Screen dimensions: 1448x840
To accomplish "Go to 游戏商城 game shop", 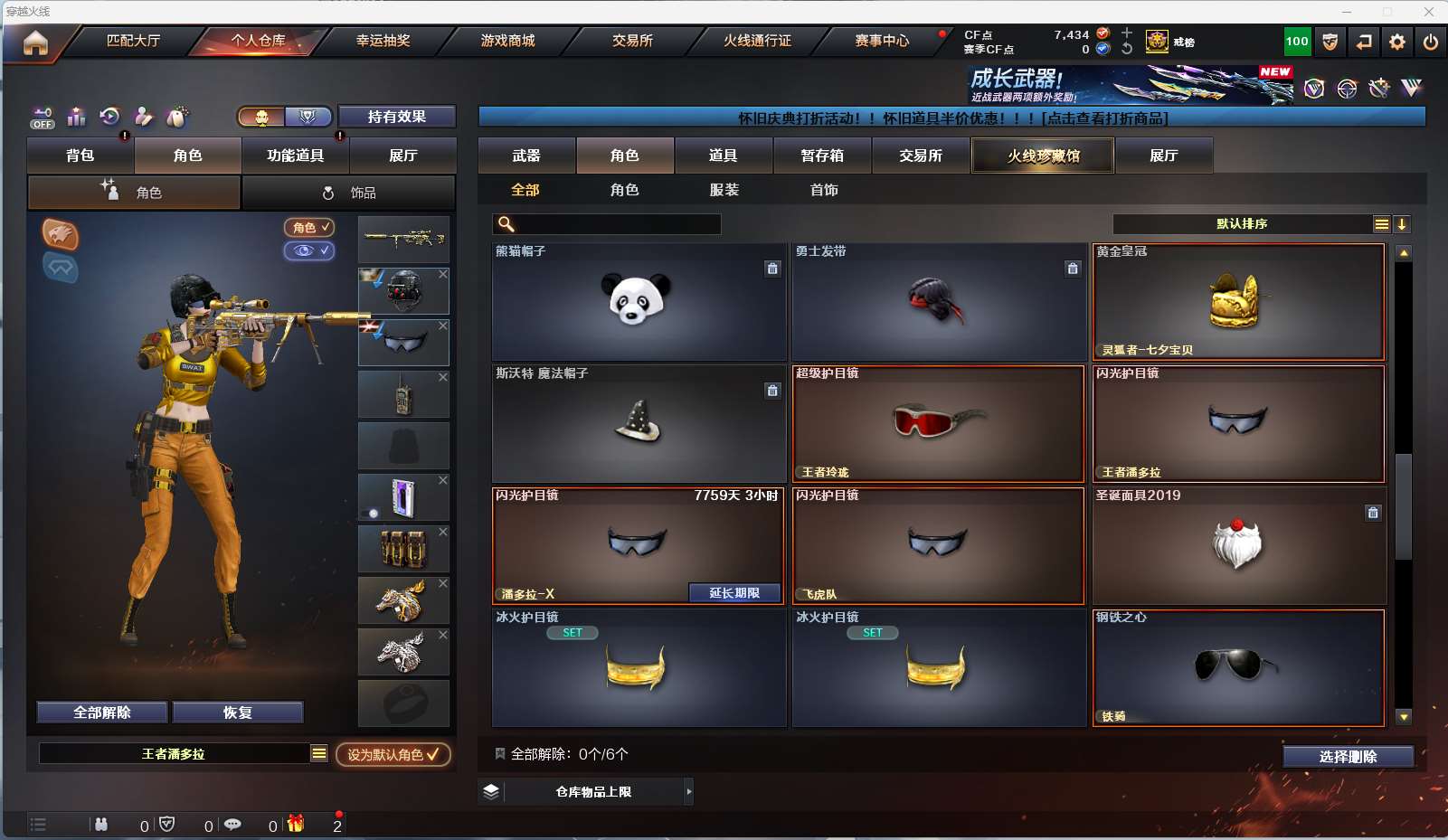I will click(x=507, y=41).
